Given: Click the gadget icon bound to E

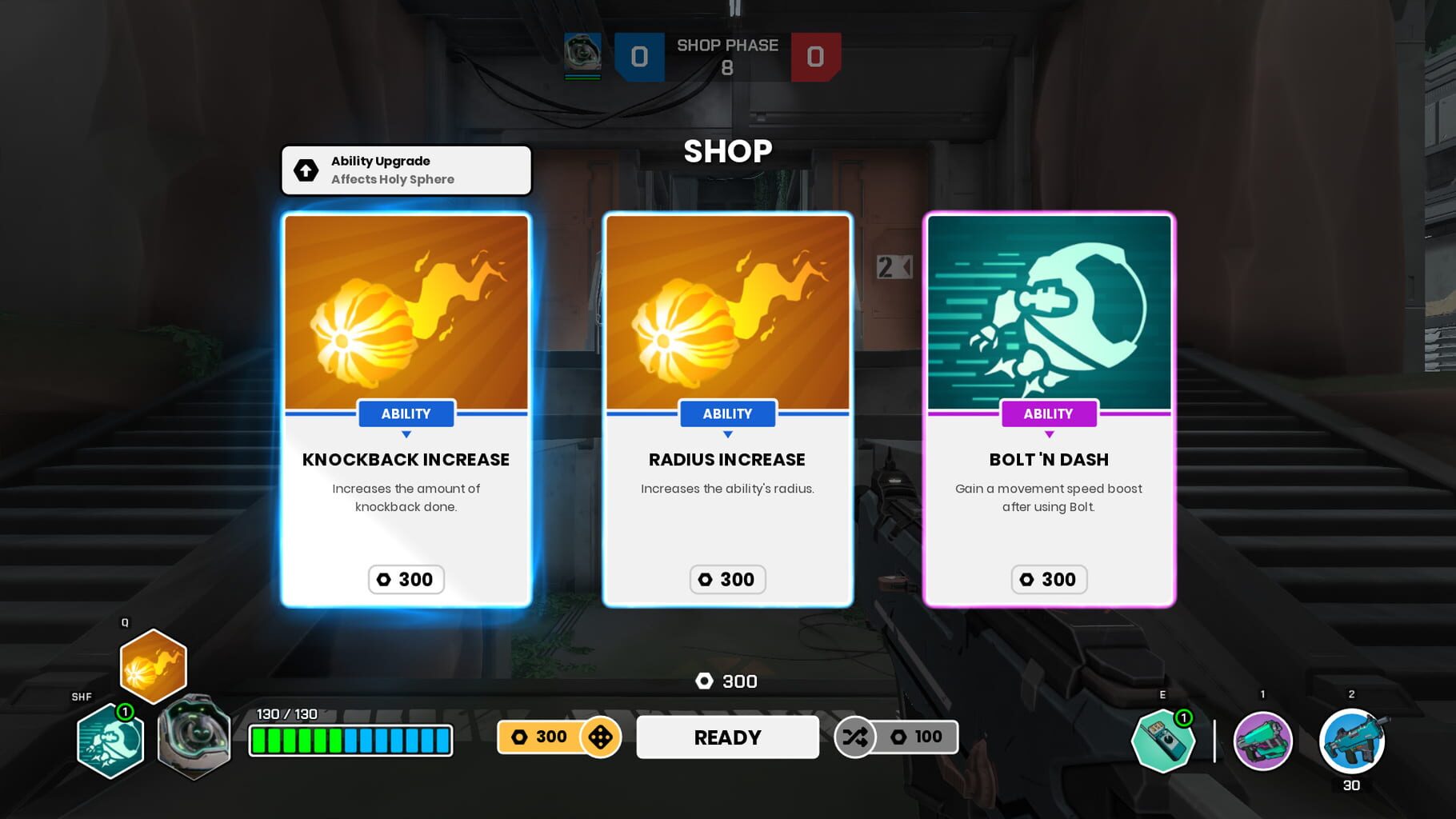Looking at the screenshot, I should click(1165, 741).
